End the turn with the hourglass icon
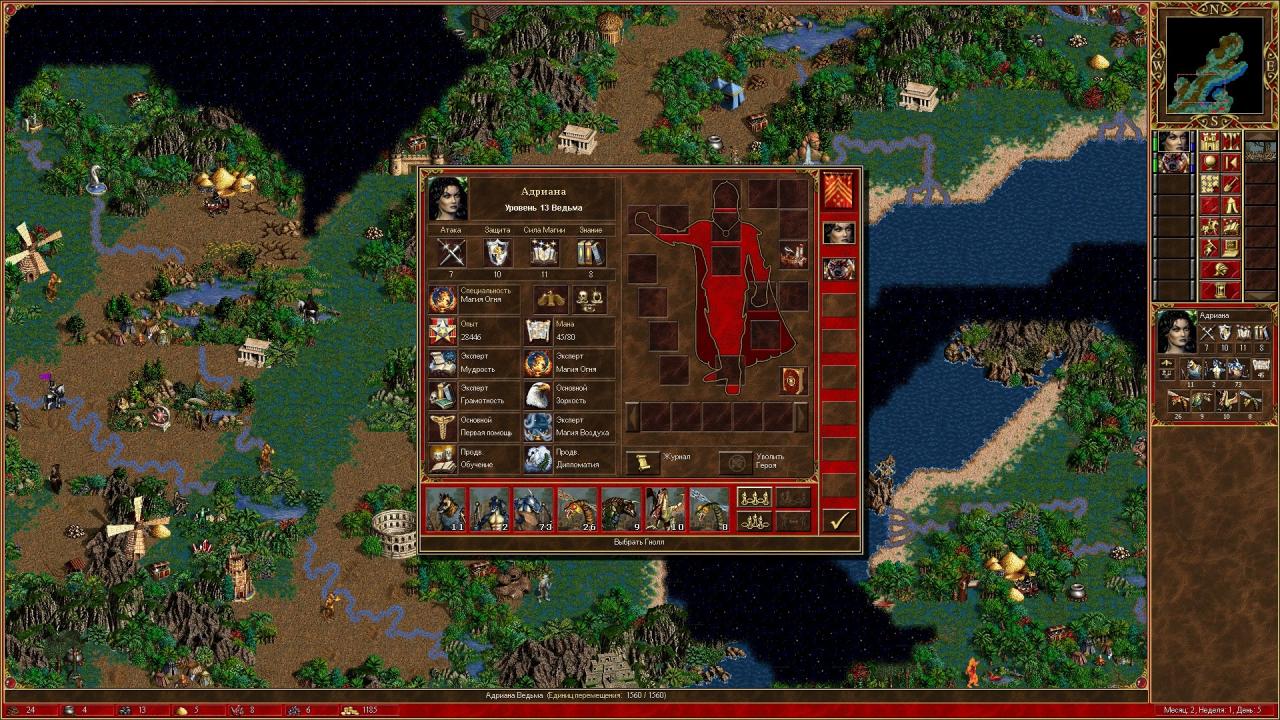 1221,290
